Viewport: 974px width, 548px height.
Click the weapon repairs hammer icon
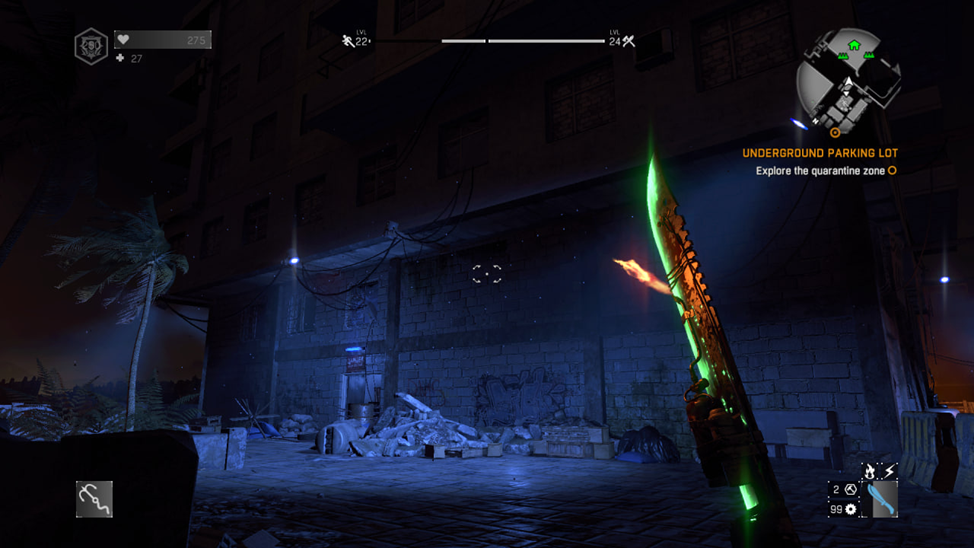point(851,490)
